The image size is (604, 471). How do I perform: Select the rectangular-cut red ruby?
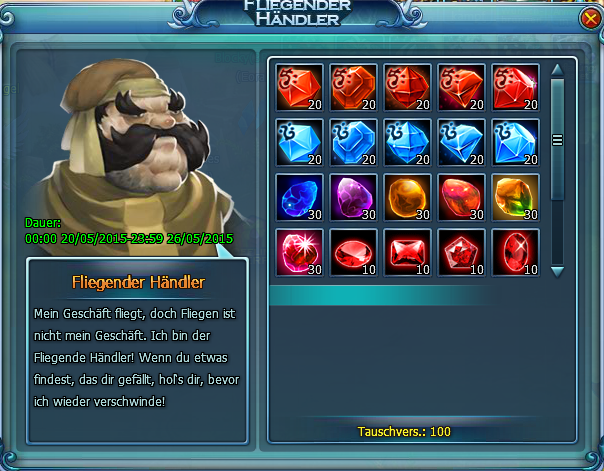coord(408,252)
